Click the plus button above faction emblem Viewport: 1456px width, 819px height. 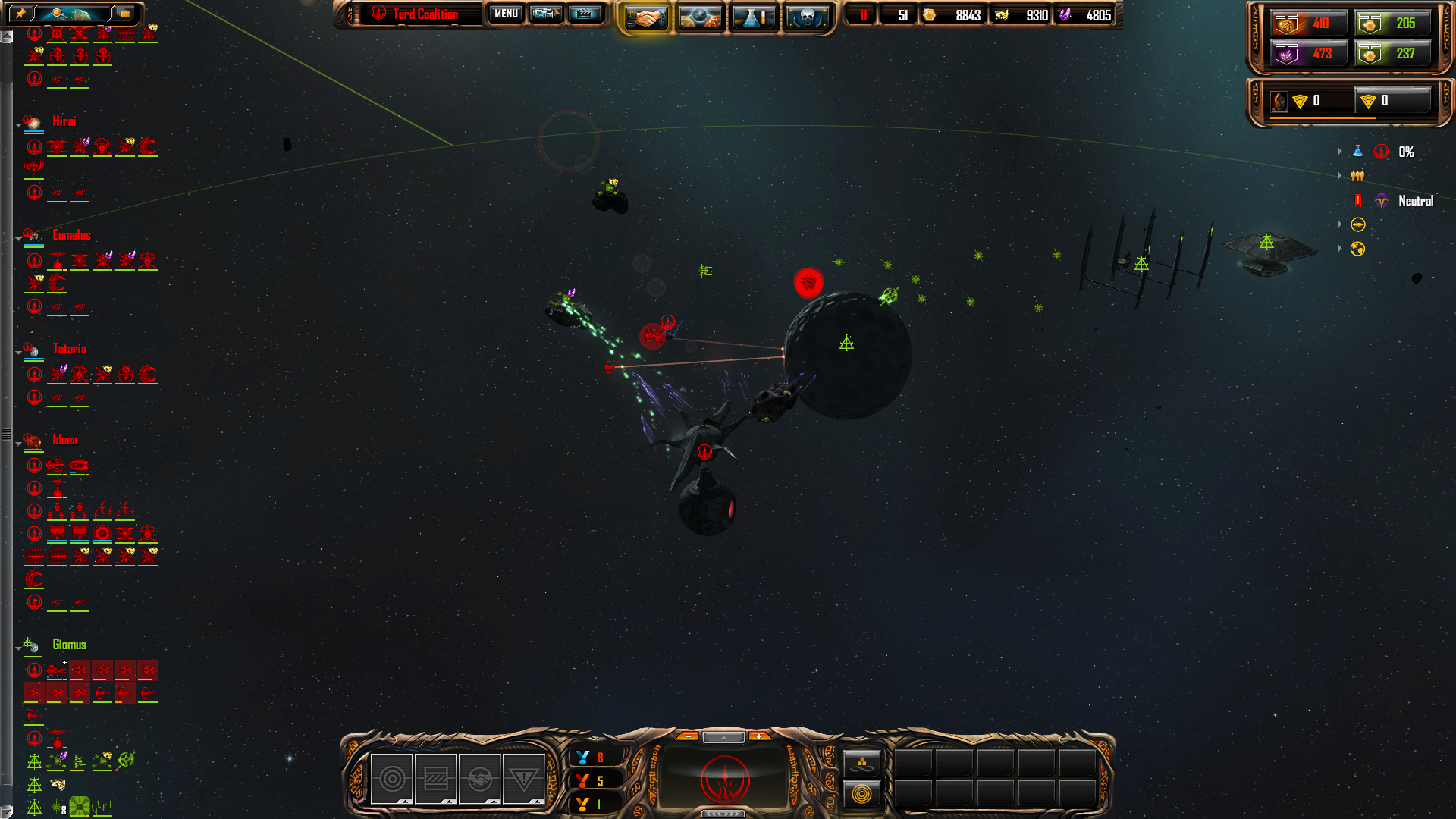pos(758,736)
